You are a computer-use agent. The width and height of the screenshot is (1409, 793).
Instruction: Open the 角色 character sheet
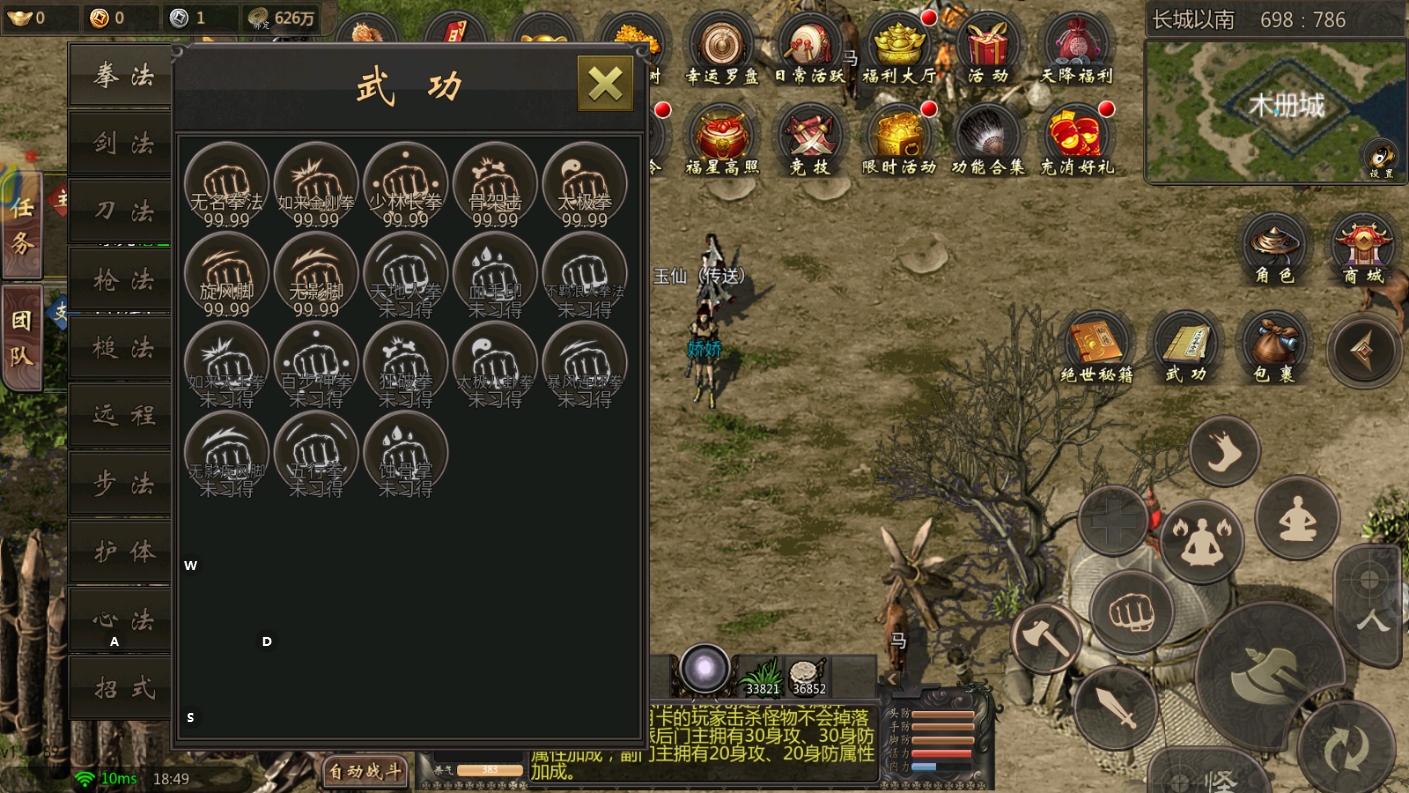(1274, 249)
